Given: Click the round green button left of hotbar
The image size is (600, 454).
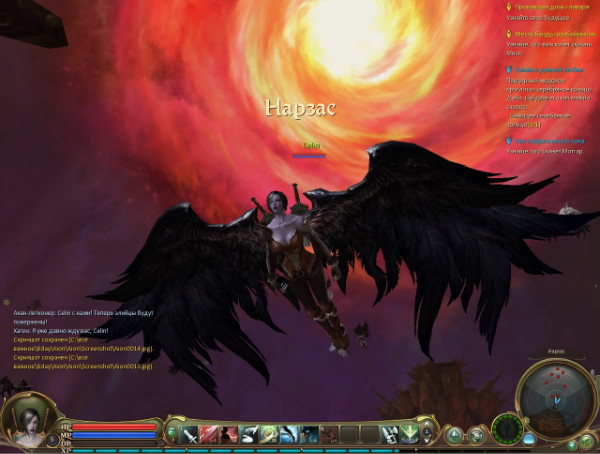Looking at the screenshot, I should (172, 435).
